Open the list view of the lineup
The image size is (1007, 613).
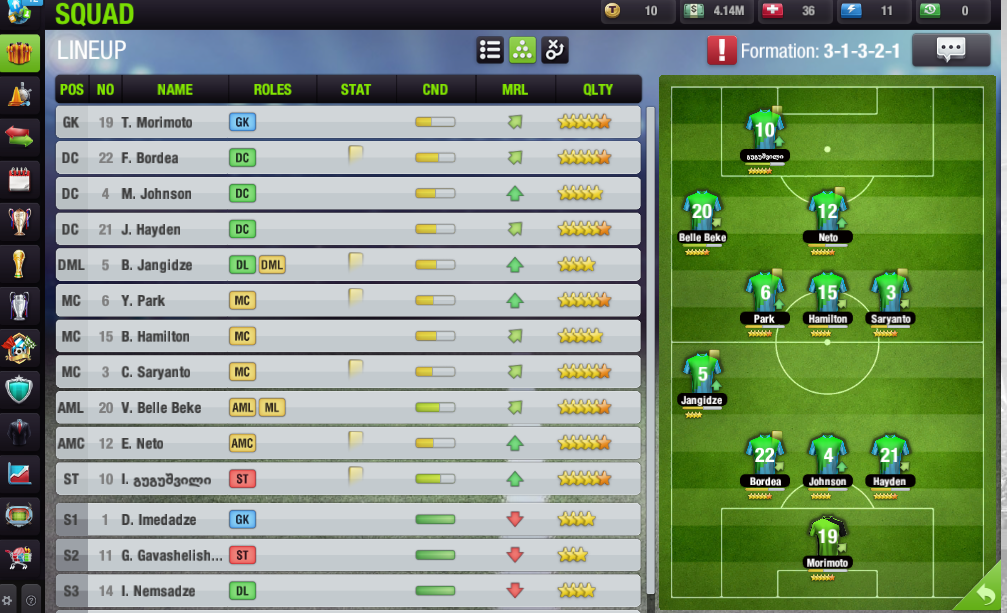click(x=490, y=50)
